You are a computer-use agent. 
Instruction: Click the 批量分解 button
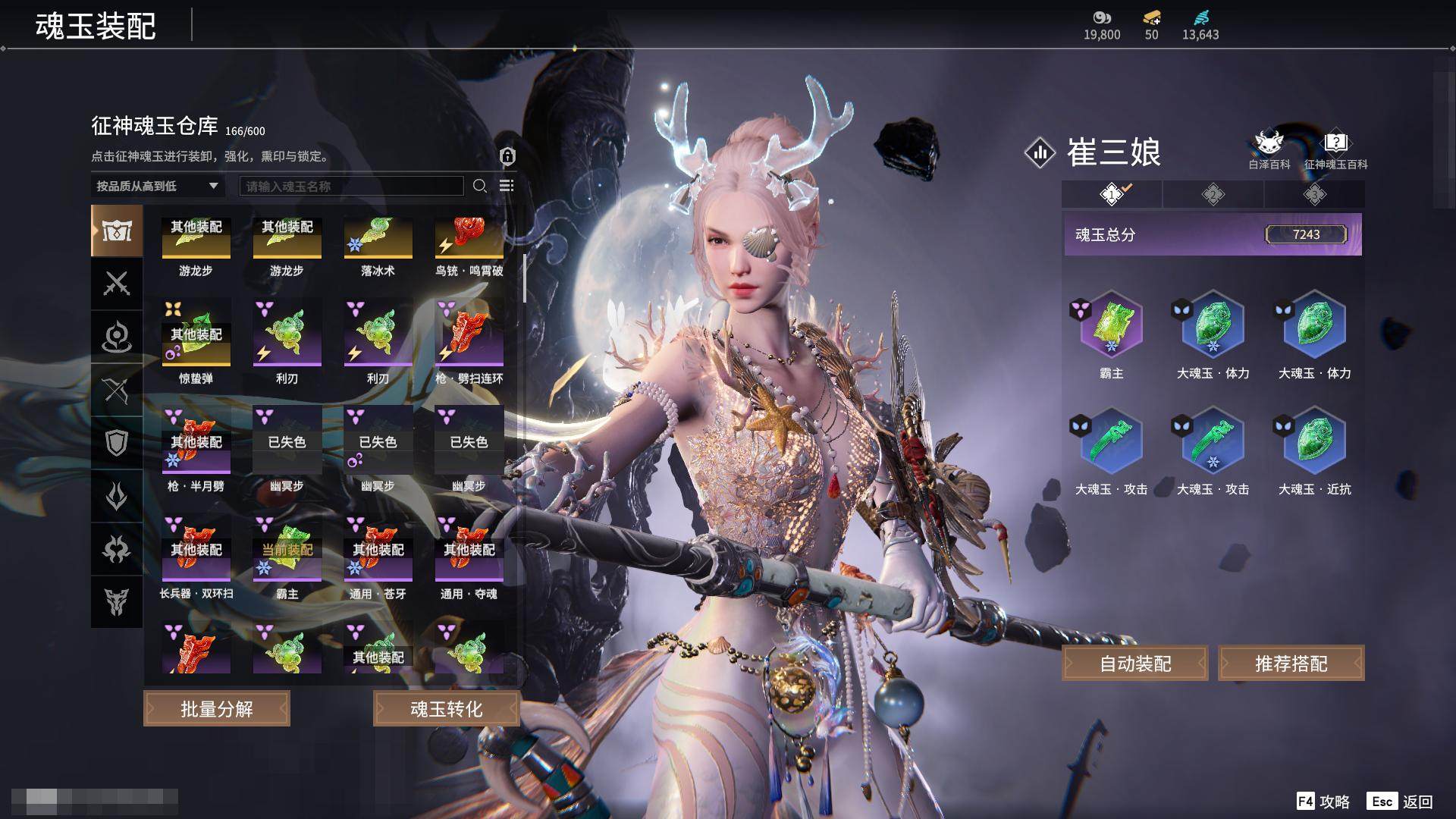tap(217, 708)
